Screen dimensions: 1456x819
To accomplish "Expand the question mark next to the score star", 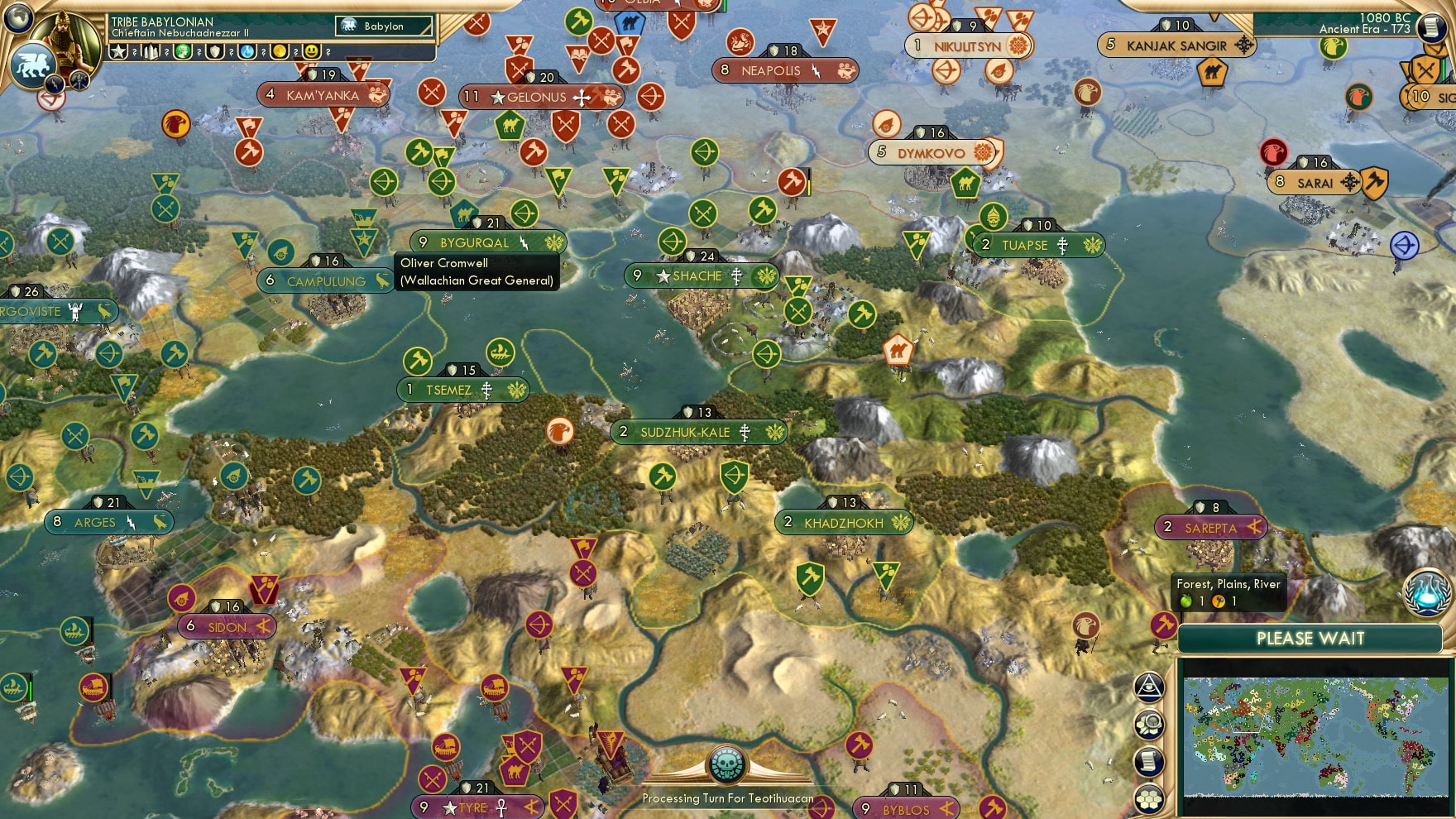I will pos(135,51).
